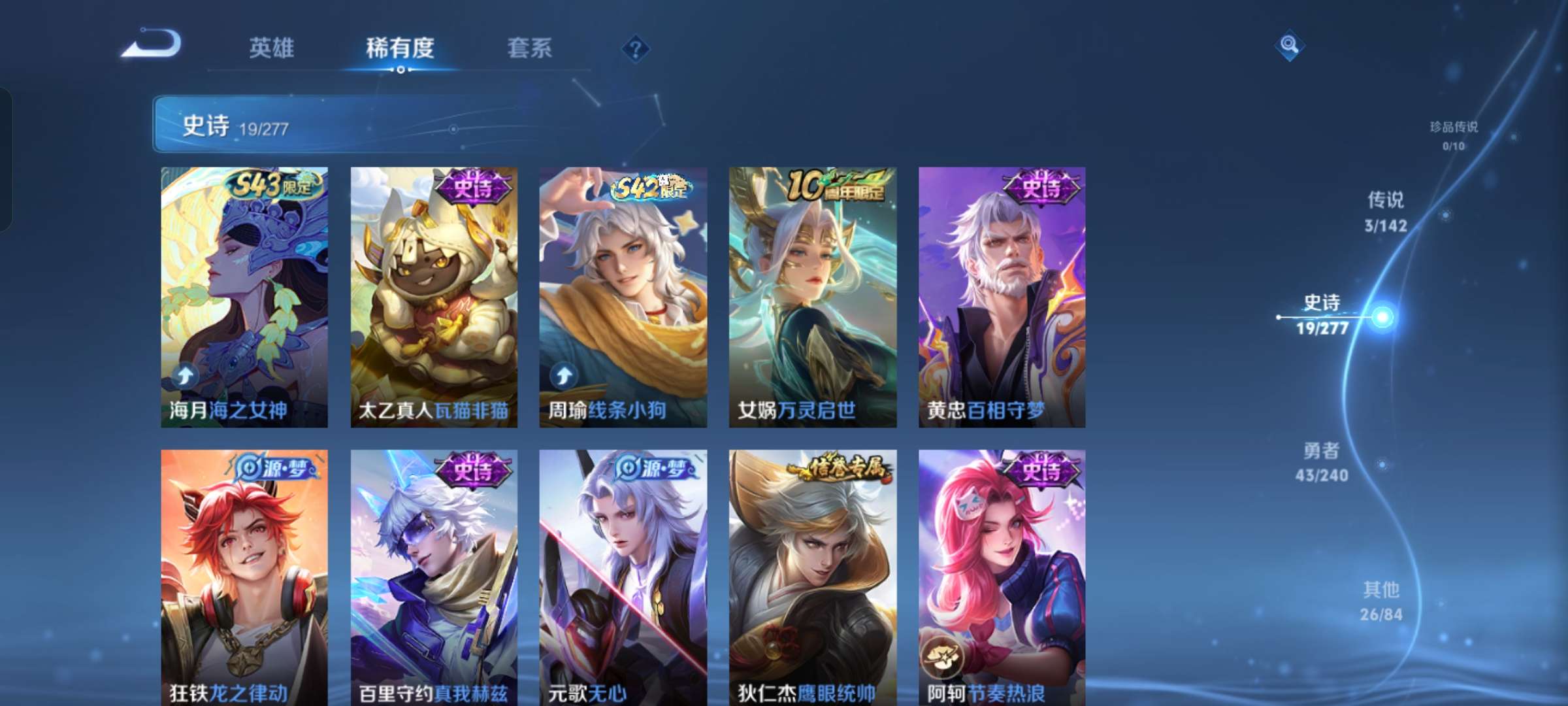Image resolution: width=1568 pixels, height=706 pixels.
Task: Switch to the 英雄 tab
Action: click(x=272, y=47)
